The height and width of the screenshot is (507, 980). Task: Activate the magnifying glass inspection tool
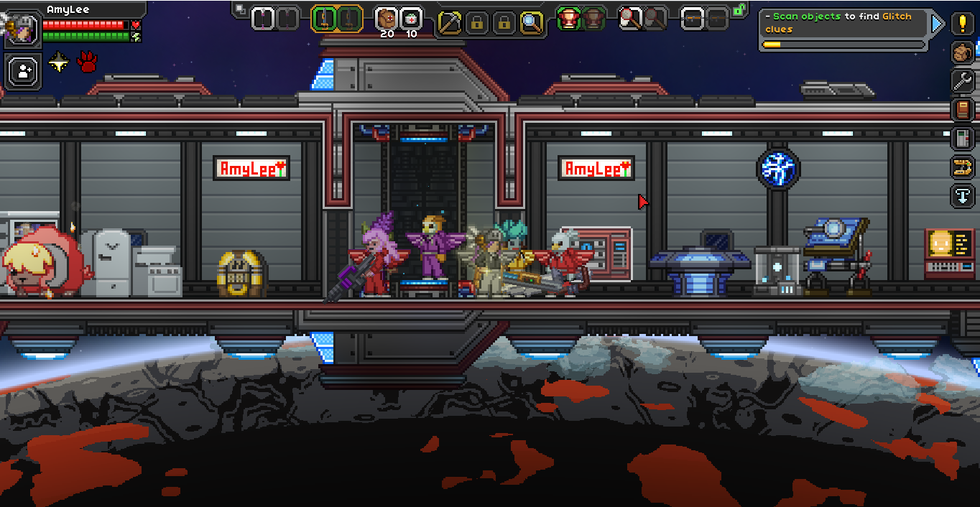click(x=532, y=21)
